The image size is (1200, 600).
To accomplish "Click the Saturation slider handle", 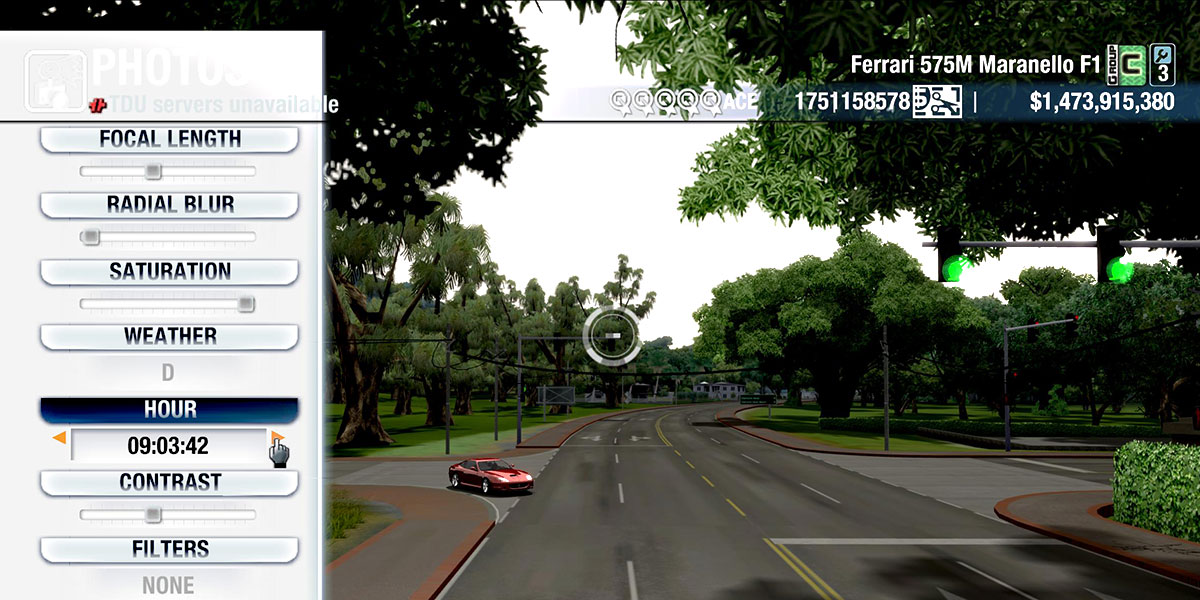I will pos(246,303).
